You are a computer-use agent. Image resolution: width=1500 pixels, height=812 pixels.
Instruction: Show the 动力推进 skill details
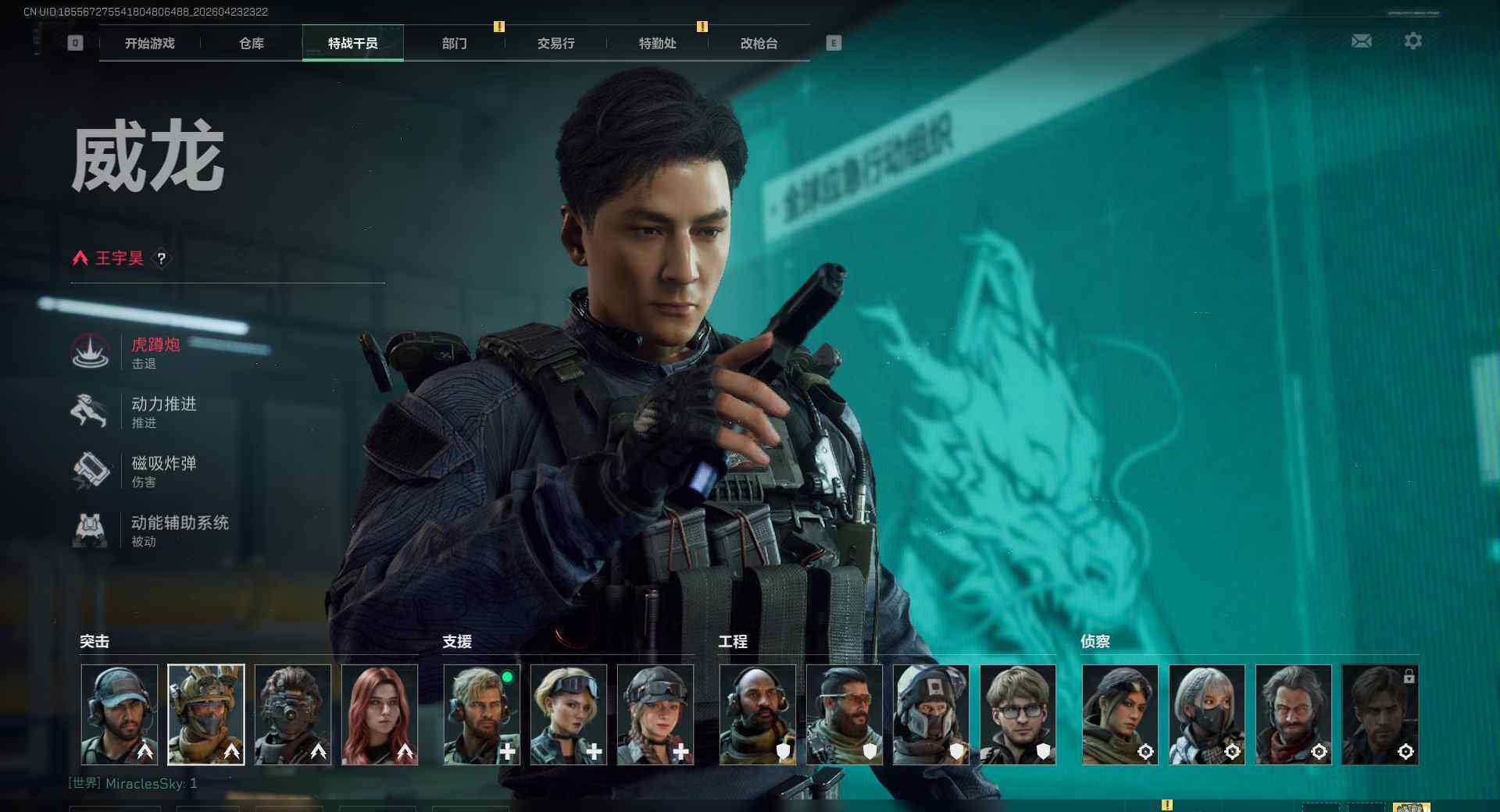(x=163, y=411)
